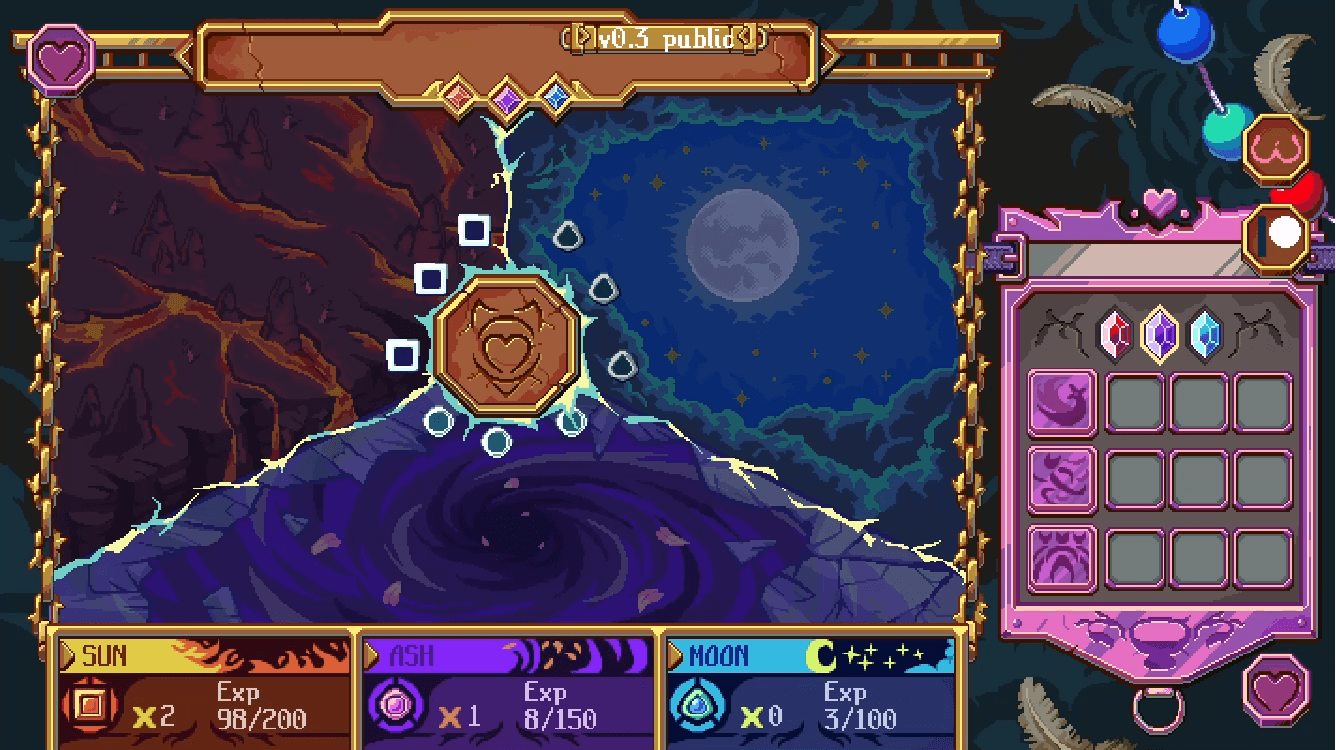Choose the red diamond on the top banner

click(459, 96)
